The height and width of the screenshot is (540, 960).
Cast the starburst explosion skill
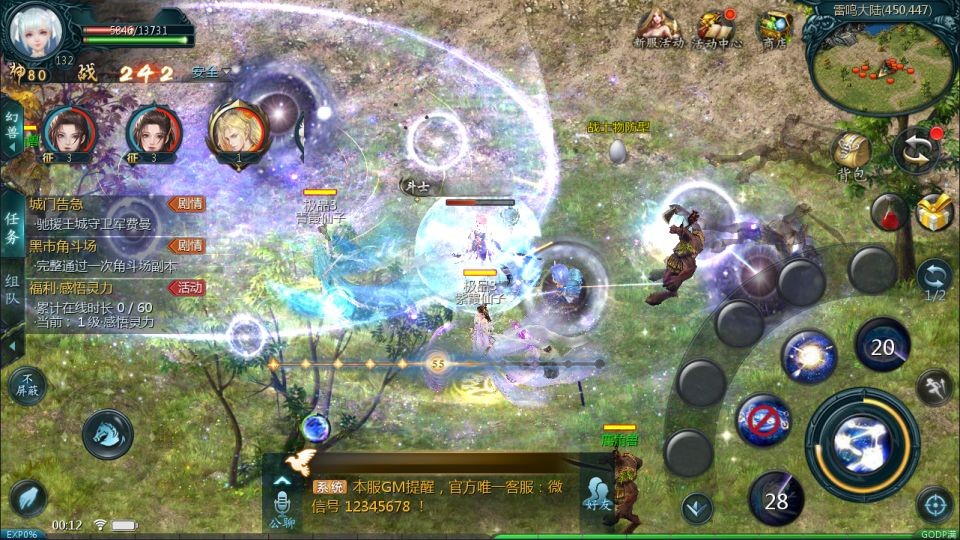pos(808,356)
